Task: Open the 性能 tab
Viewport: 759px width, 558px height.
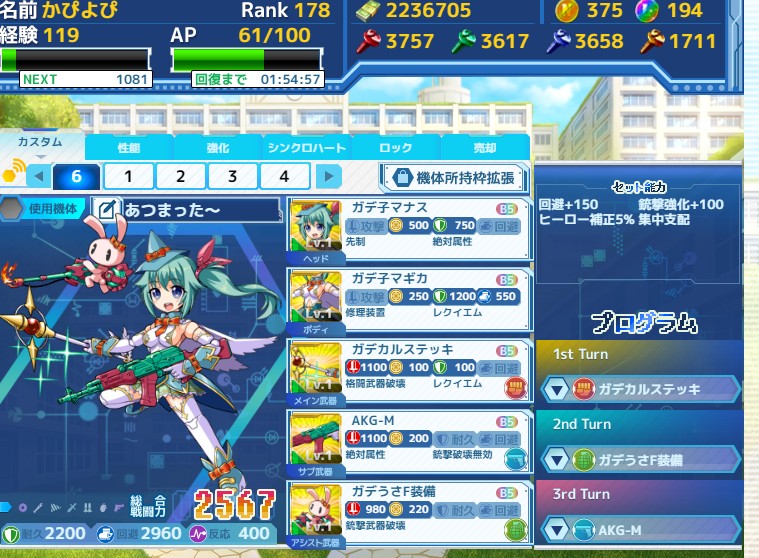Action: coord(129,147)
